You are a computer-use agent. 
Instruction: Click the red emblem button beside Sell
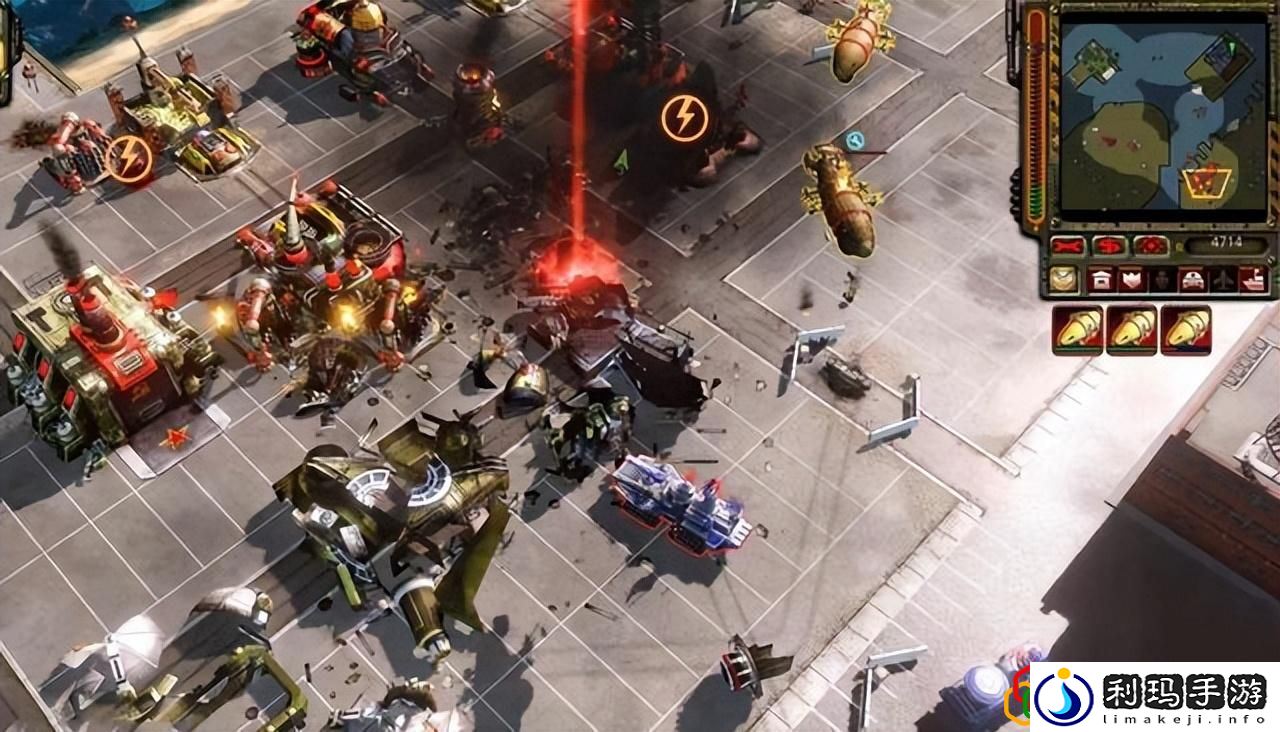[1149, 245]
